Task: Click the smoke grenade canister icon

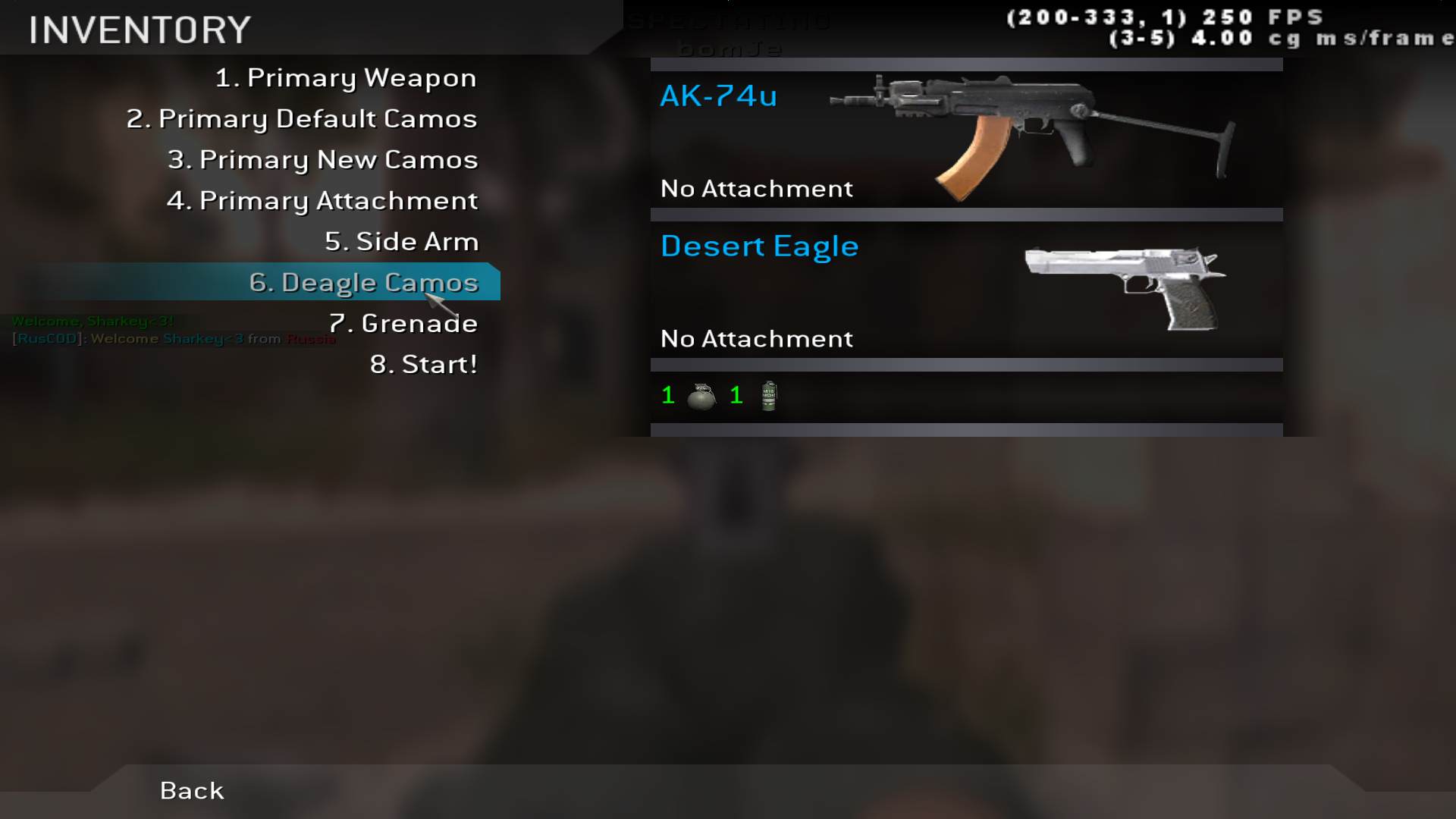Action: pos(769,396)
